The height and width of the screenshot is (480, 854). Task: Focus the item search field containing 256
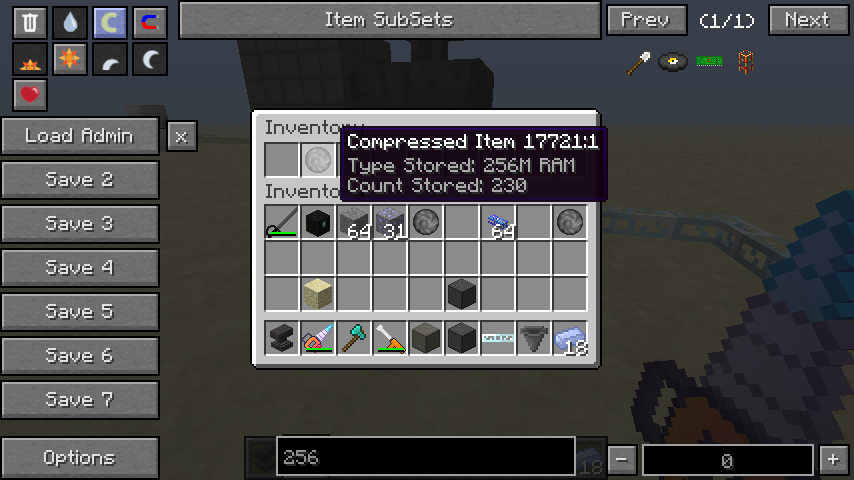coord(425,457)
